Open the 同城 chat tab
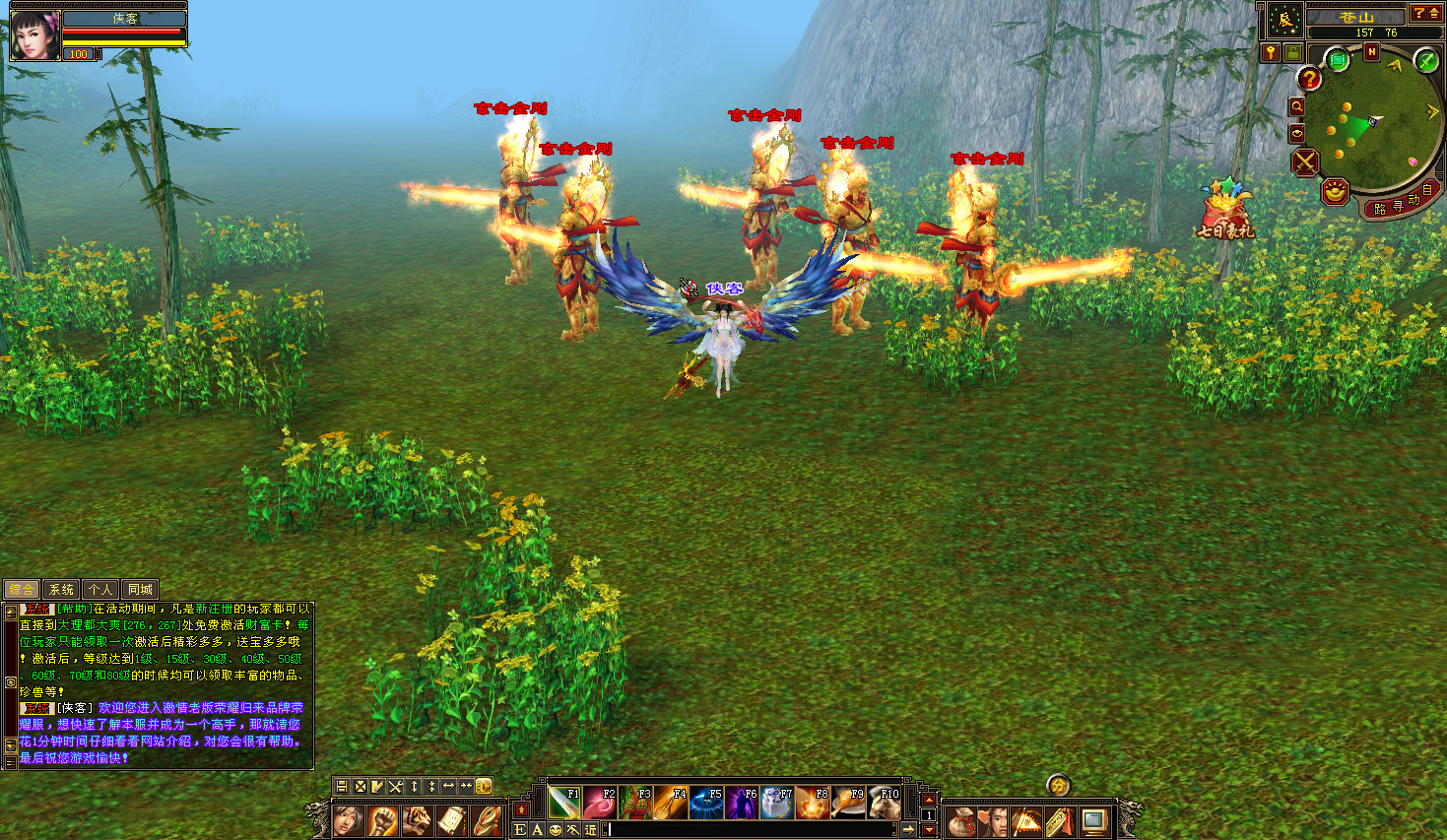The image size is (1447, 840). 140,589
